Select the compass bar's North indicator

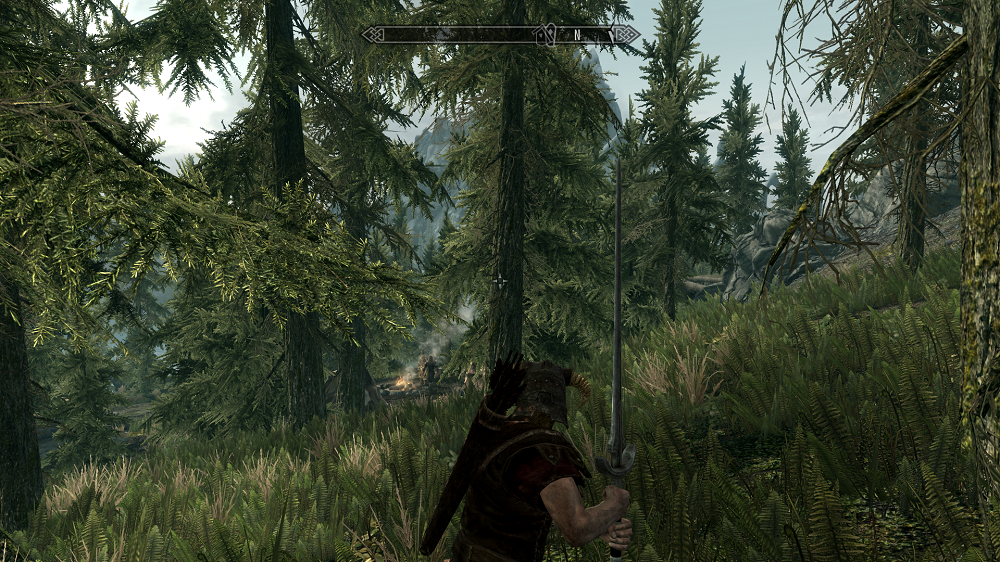577,35
